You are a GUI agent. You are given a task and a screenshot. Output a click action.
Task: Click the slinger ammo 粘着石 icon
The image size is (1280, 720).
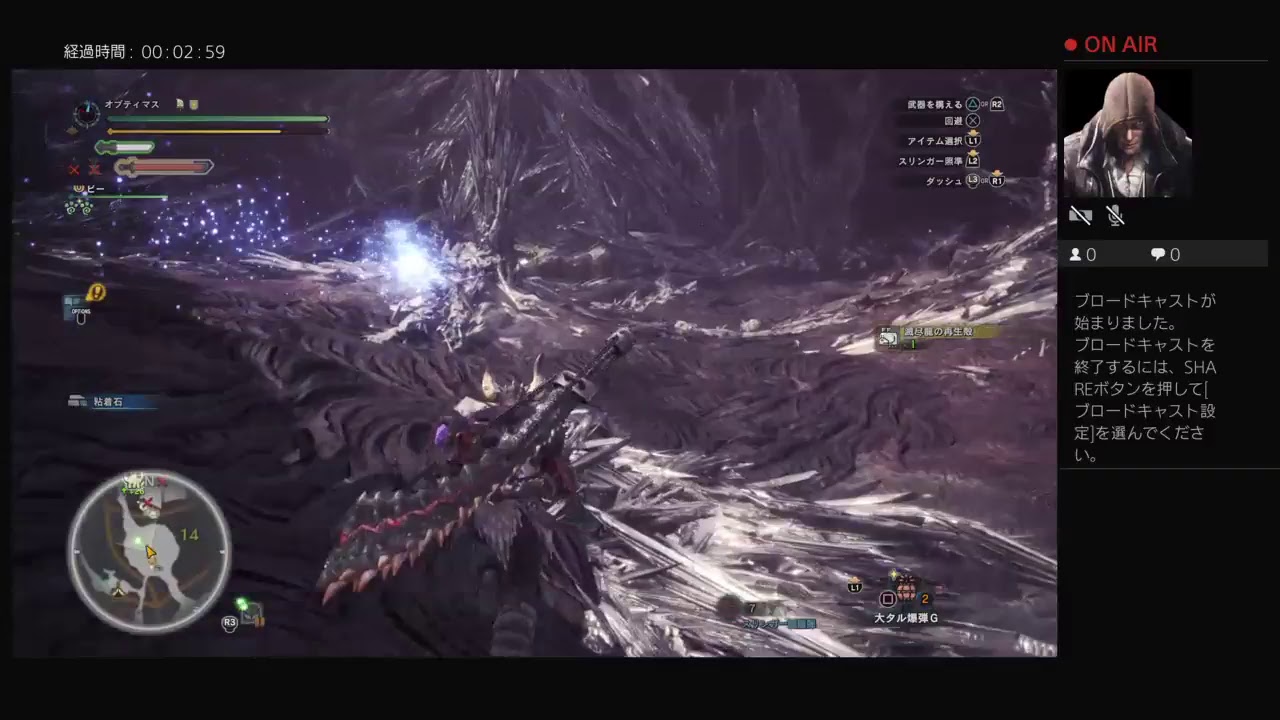[x=78, y=400]
